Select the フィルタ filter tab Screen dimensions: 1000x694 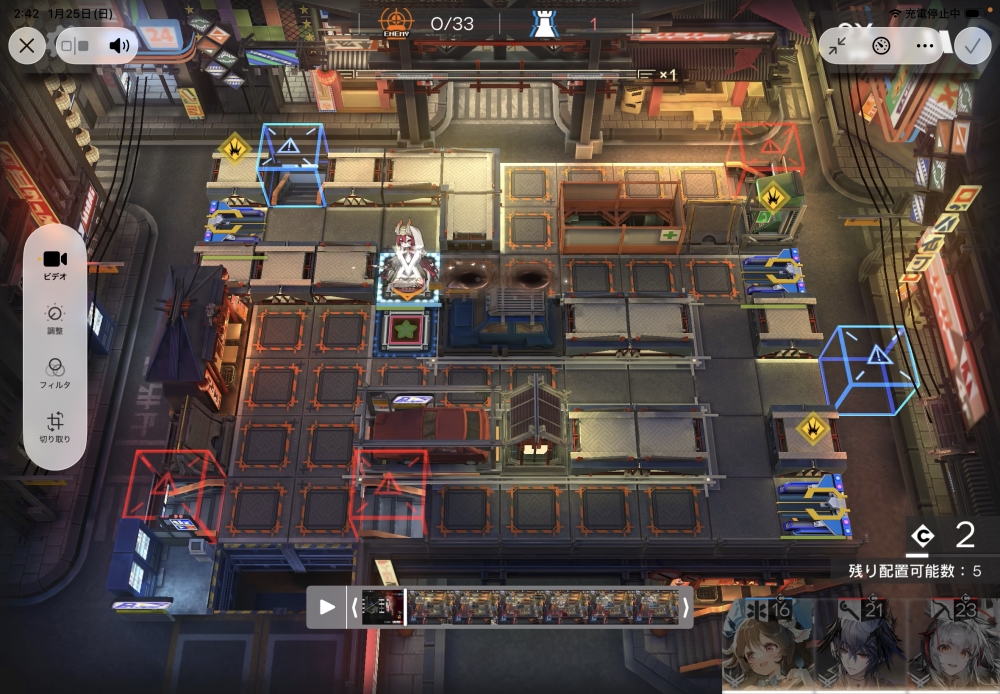55,372
